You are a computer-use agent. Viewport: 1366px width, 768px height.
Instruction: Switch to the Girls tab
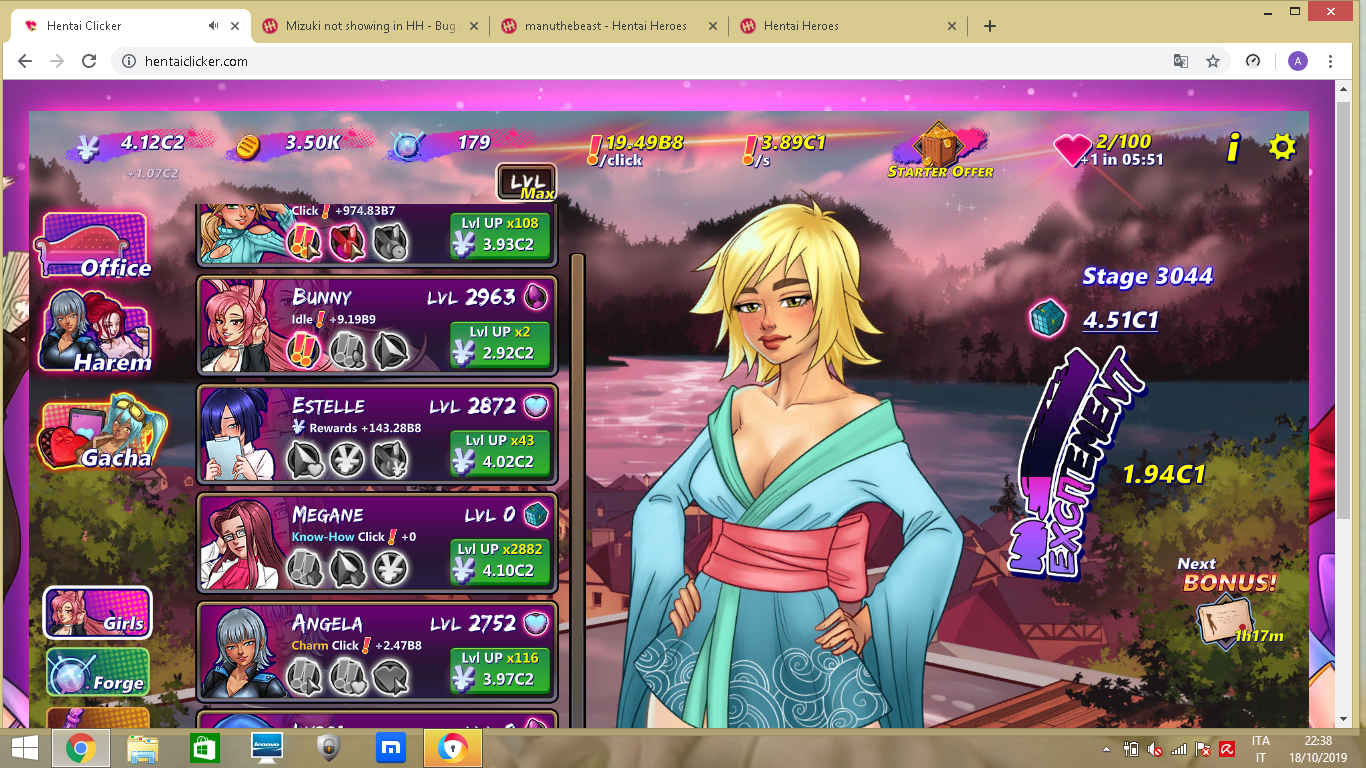click(98, 612)
